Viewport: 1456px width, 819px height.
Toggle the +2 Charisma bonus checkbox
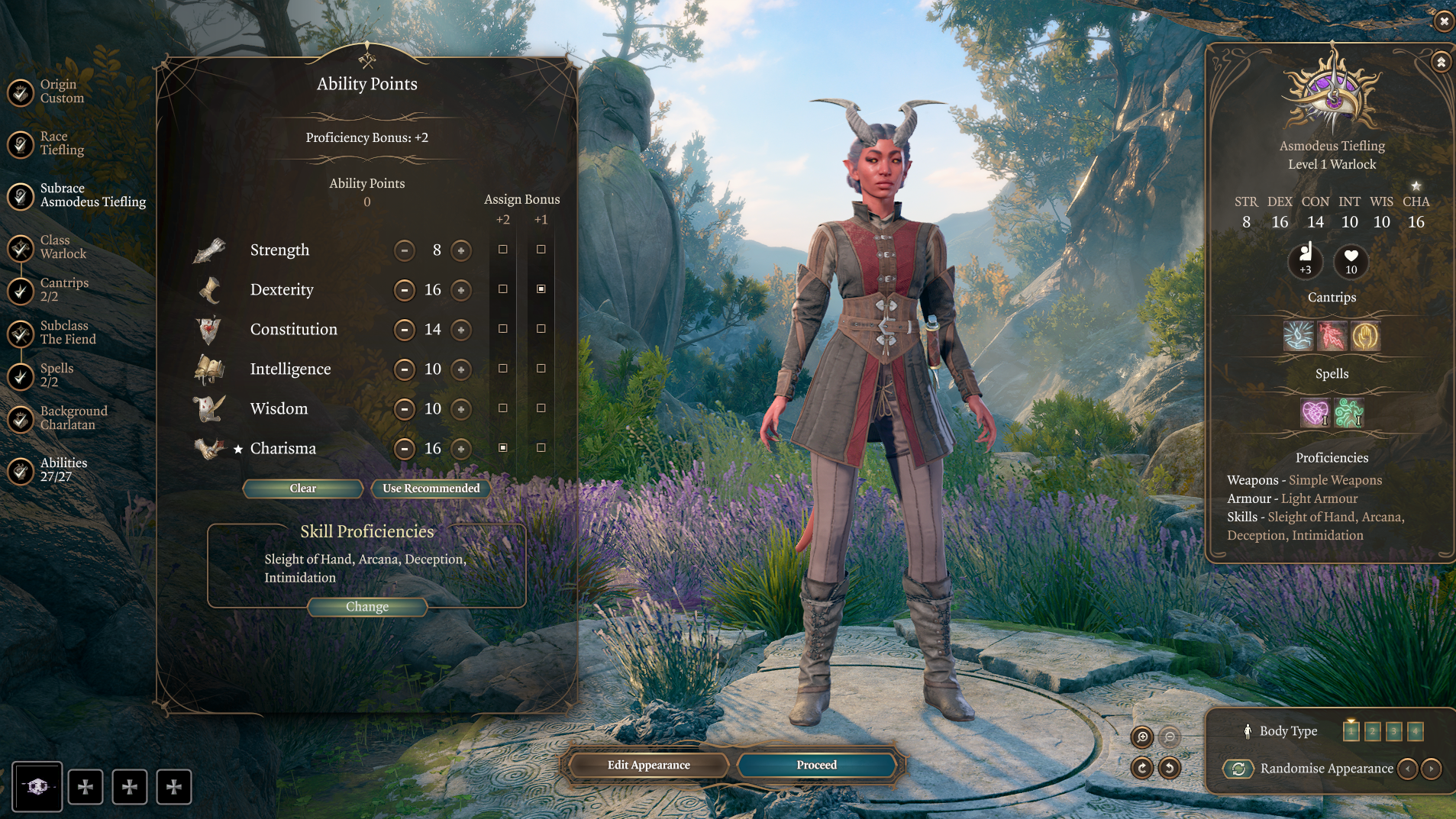502,449
